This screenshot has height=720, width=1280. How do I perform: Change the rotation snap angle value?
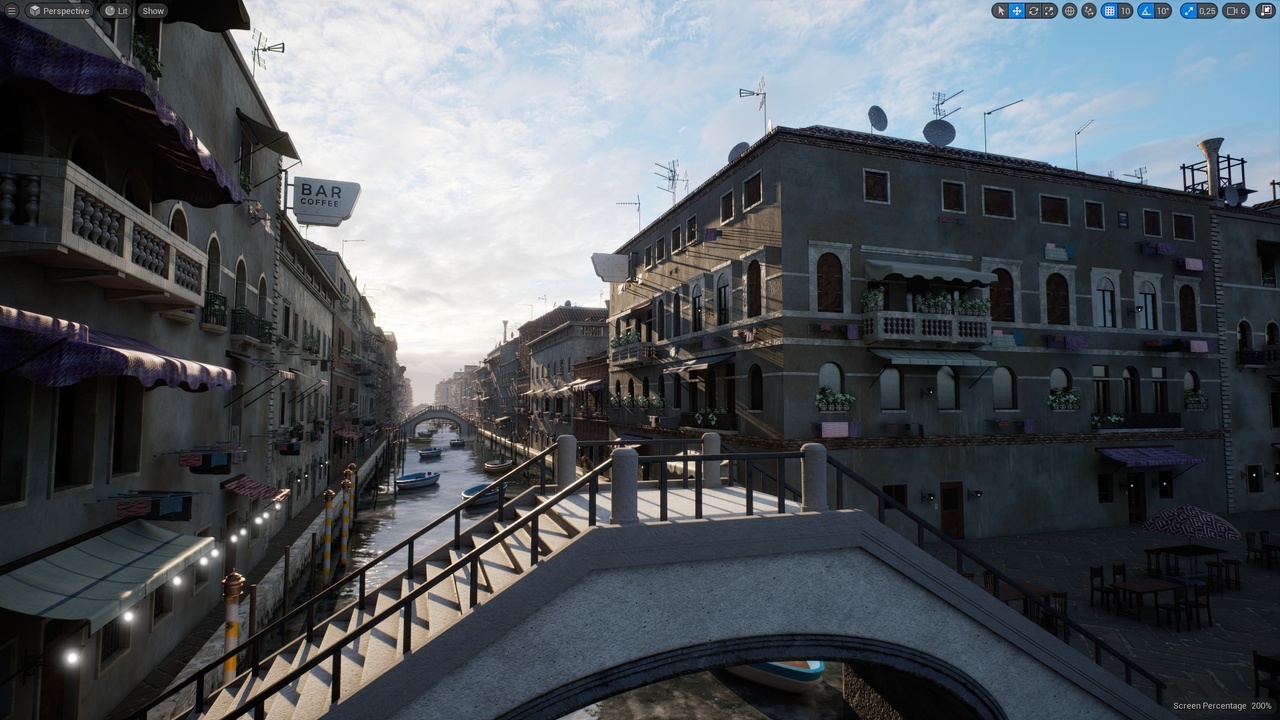pyautogui.click(x=1161, y=11)
